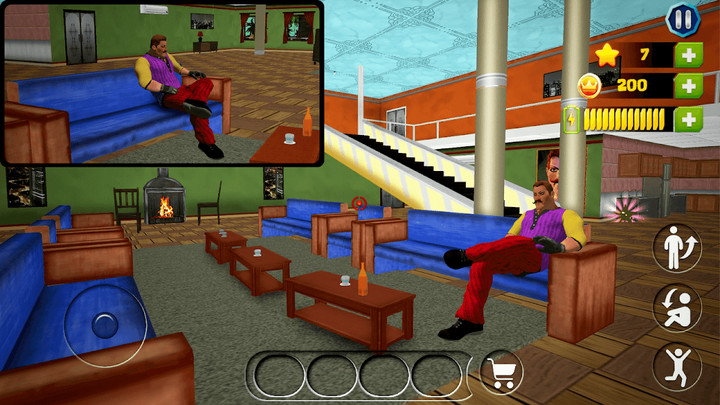The height and width of the screenshot is (405, 720).
Task: Pause the game
Action: pyautogui.click(x=680, y=18)
